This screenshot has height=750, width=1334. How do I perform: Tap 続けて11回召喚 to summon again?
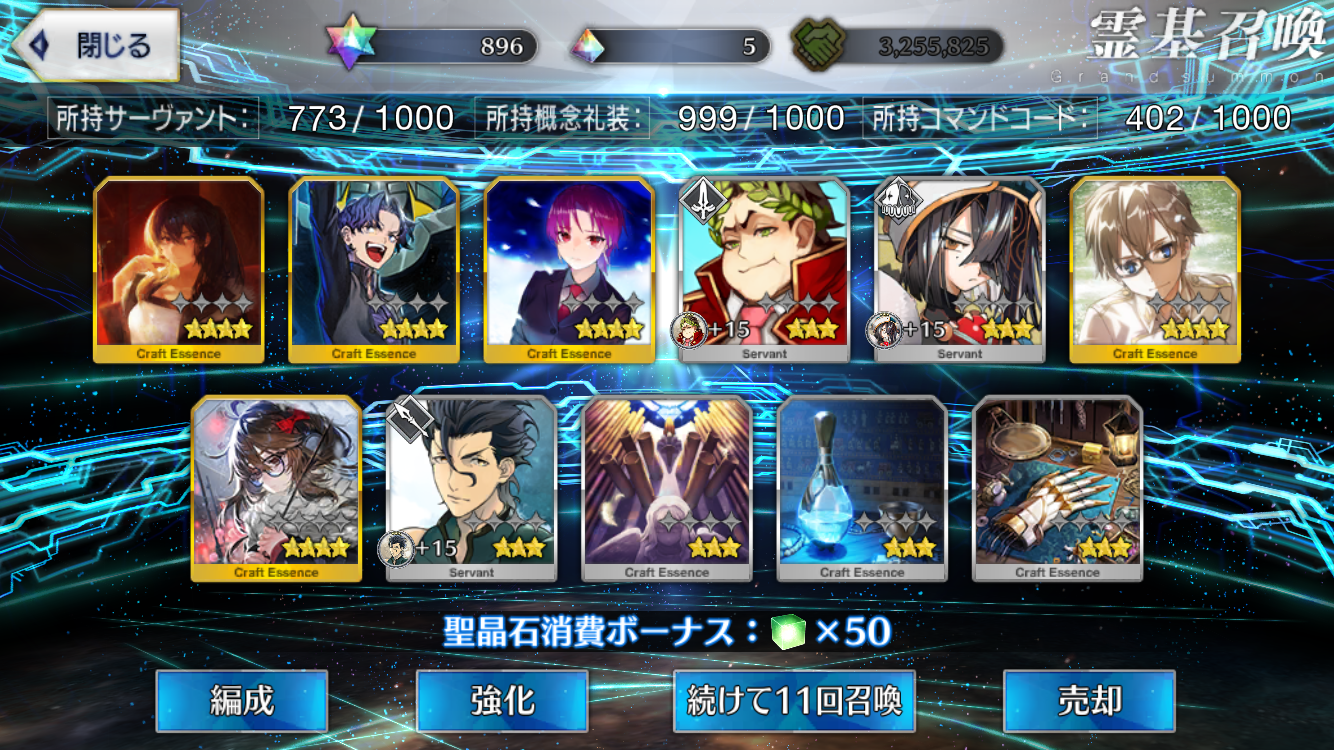pos(795,701)
